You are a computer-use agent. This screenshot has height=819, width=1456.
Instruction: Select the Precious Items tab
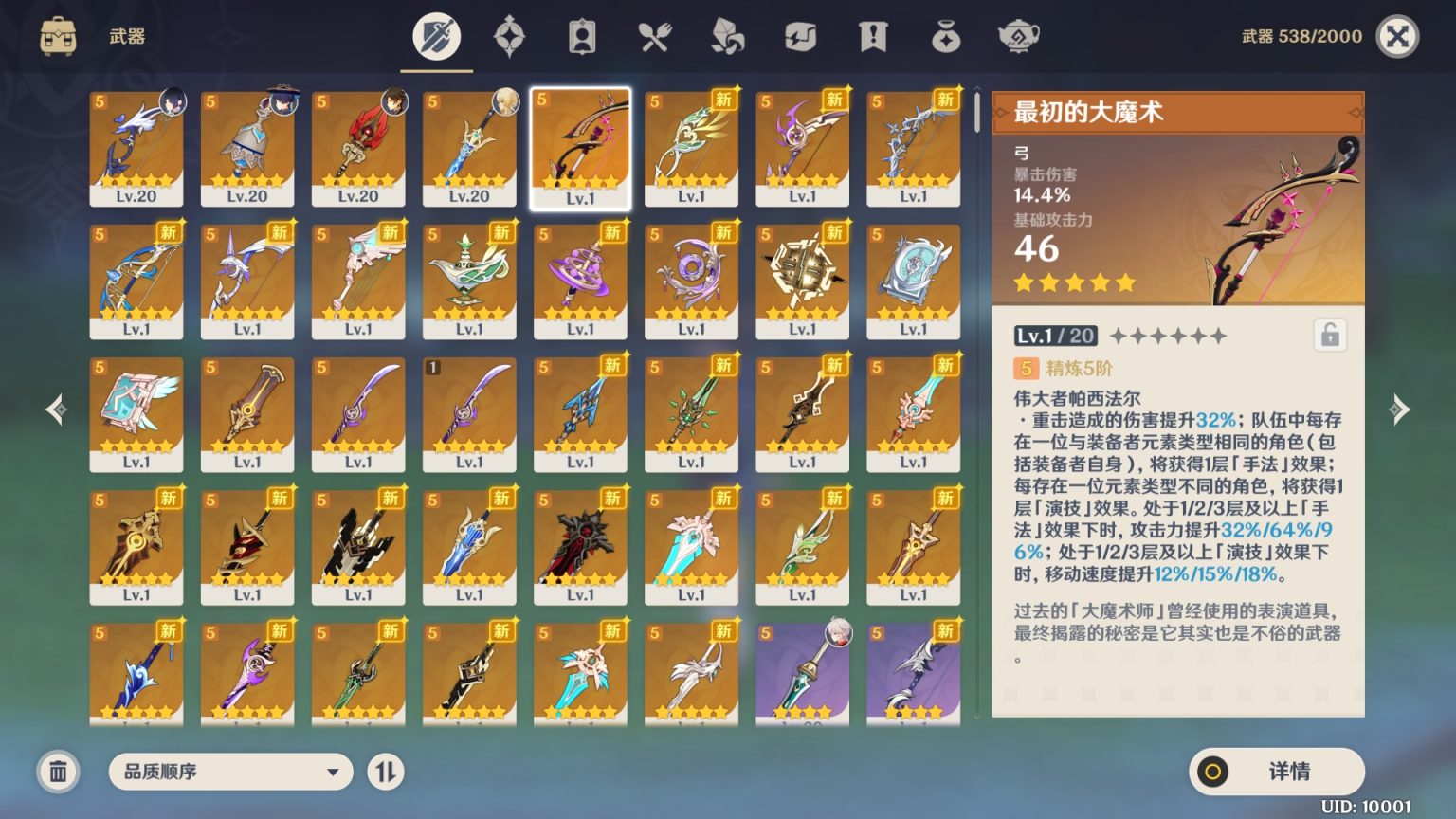[946, 37]
